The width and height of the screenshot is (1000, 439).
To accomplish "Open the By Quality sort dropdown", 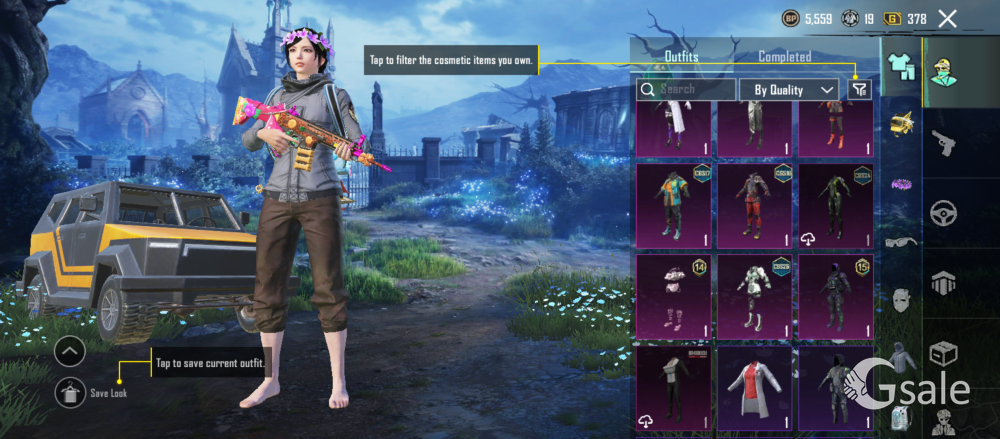I will pyautogui.click(x=788, y=89).
